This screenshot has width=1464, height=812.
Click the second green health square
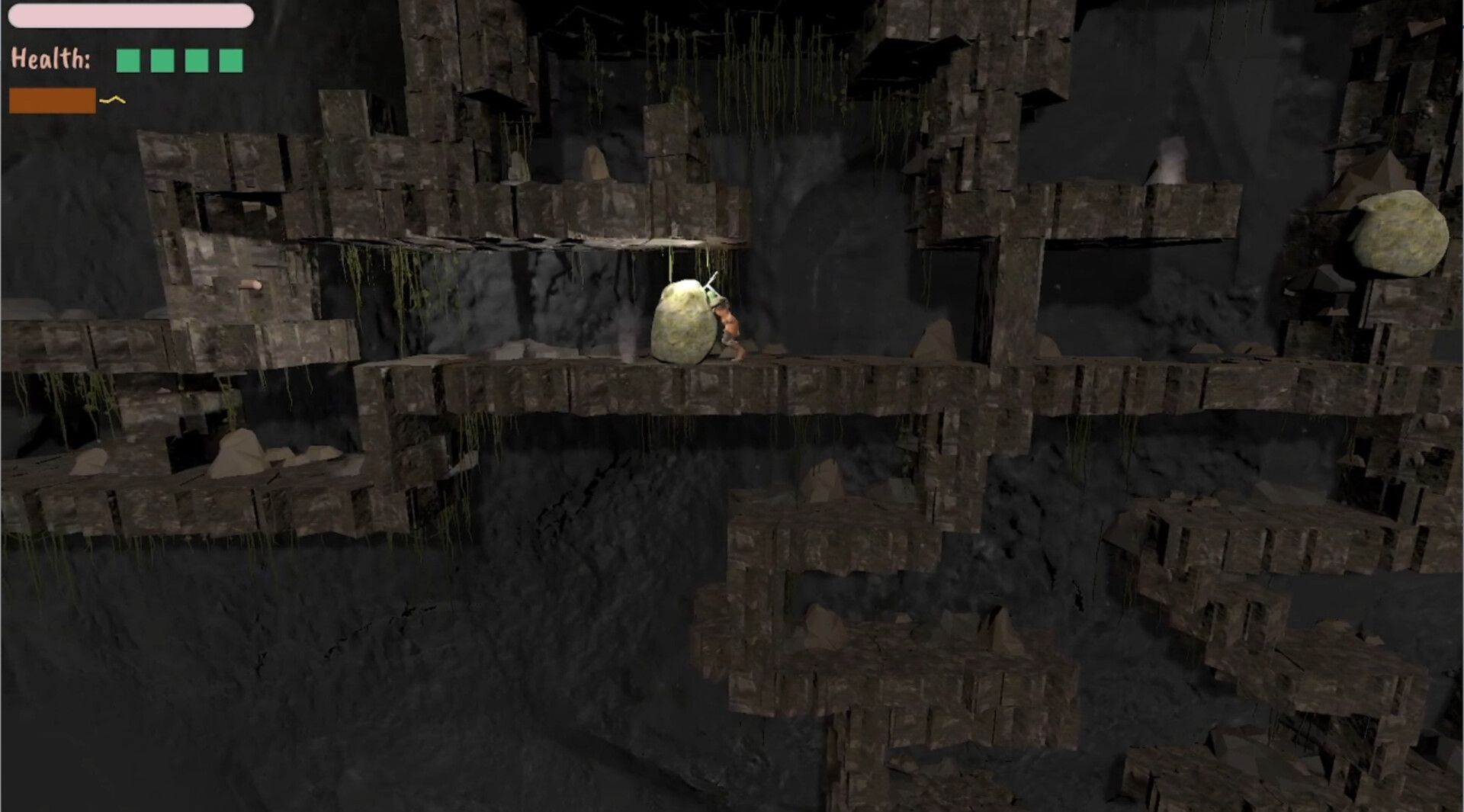tap(161, 59)
